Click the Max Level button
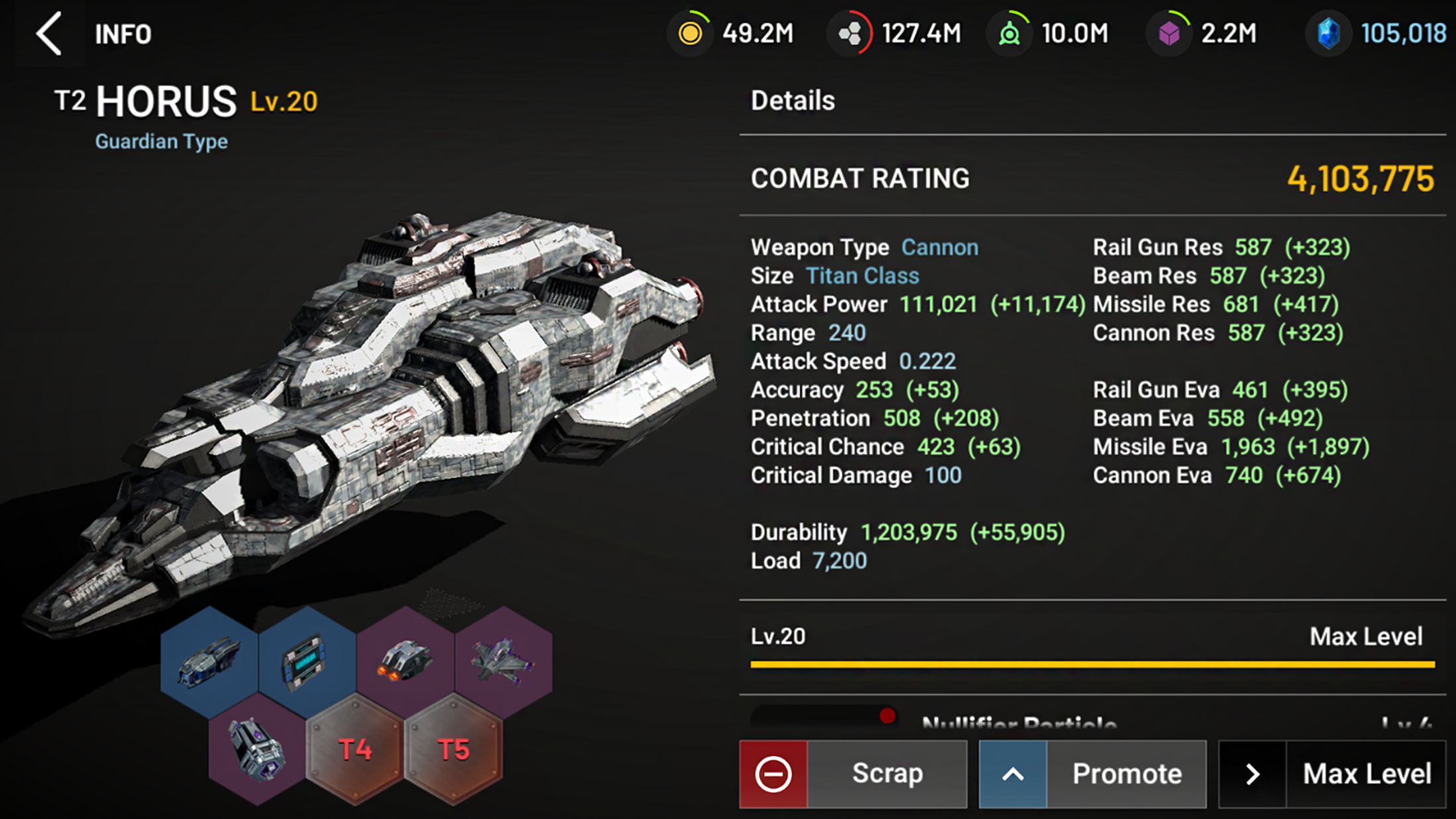Image resolution: width=1456 pixels, height=819 pixels. [x=1332, y=774]
